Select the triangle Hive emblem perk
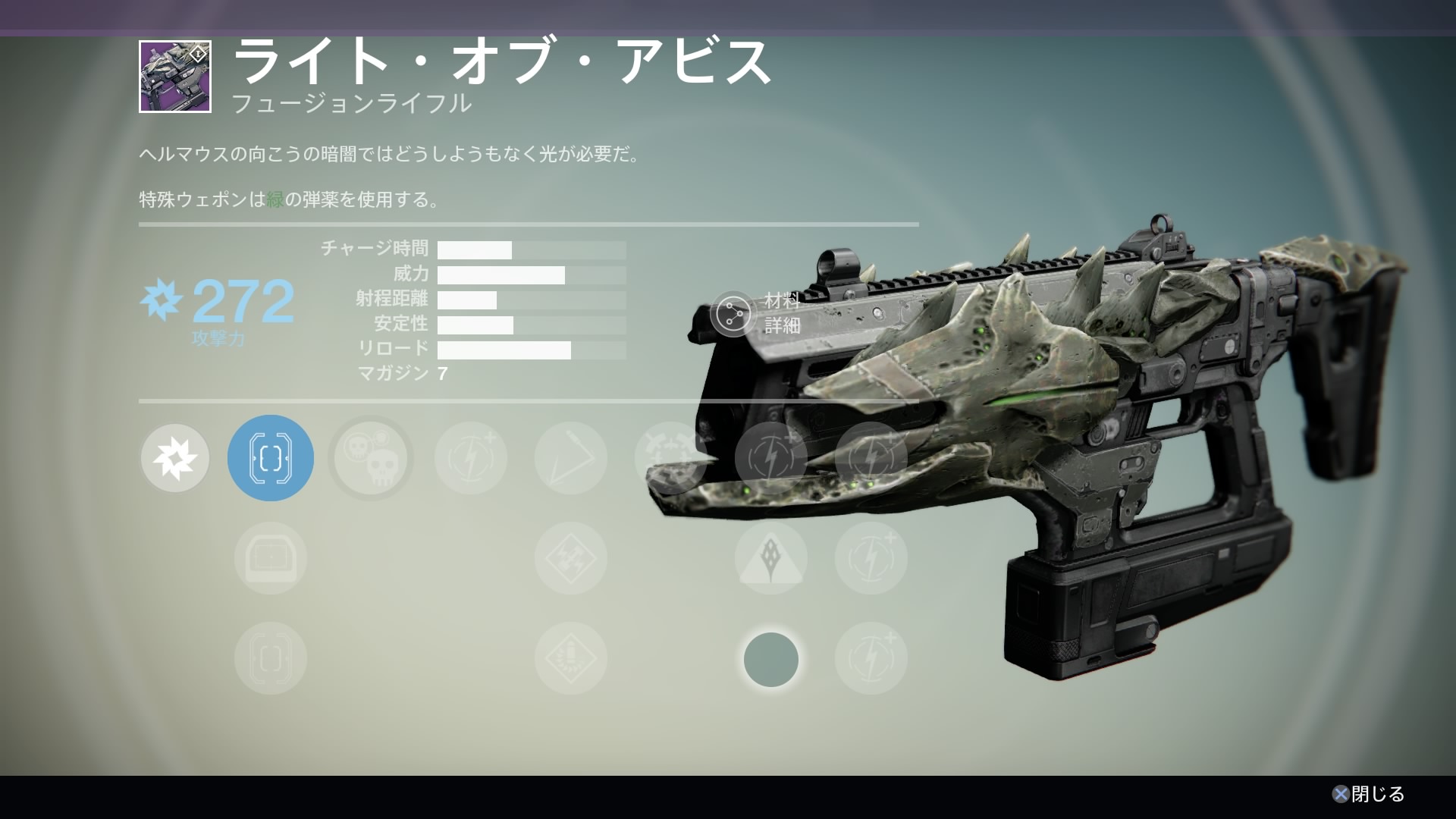The width and height of the screenshot is (1456, 819). pyautogui.click(x=771, y=558)
